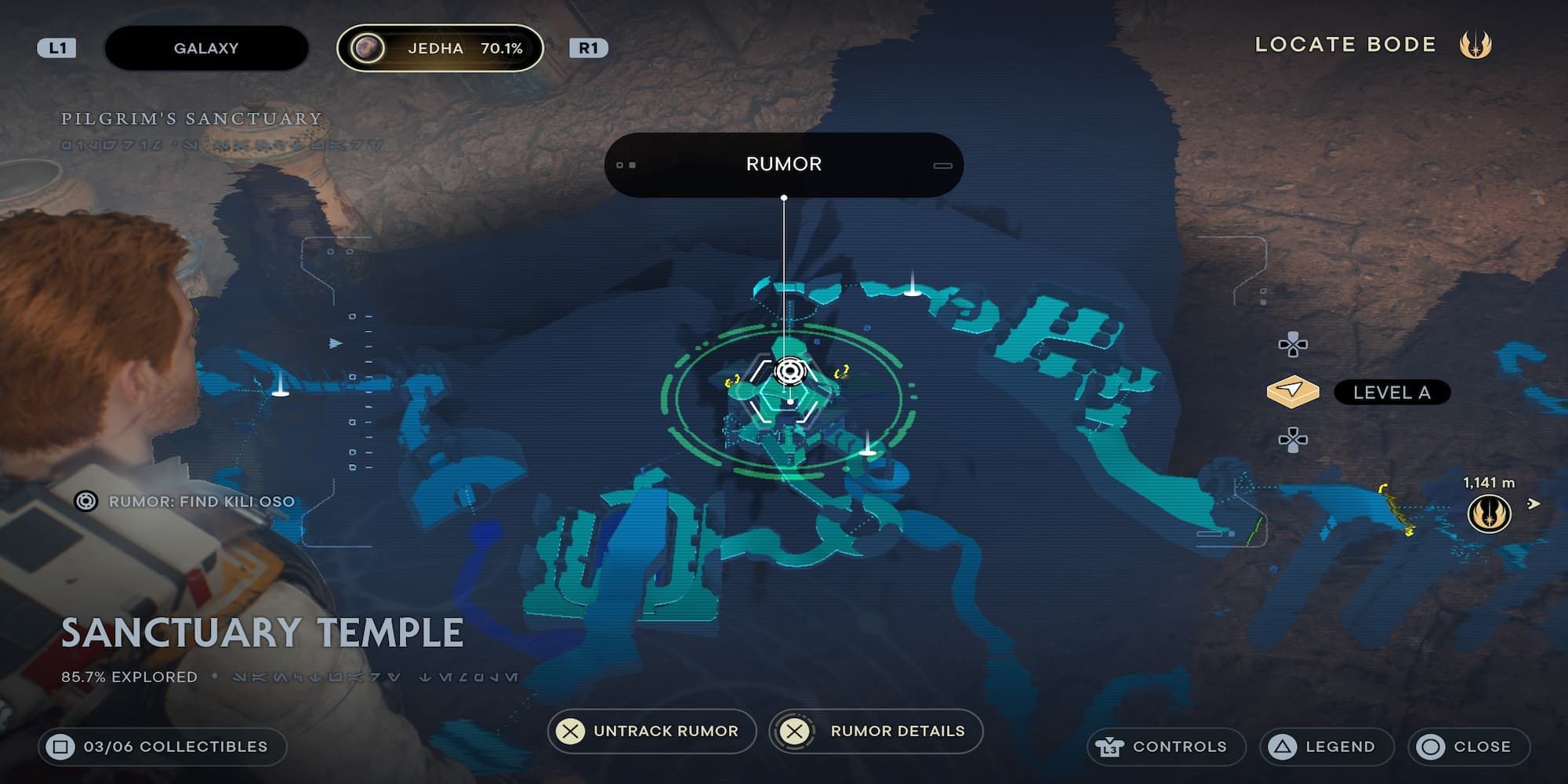Open the map Legend
1568x784 pixels.
[1327, 746]
